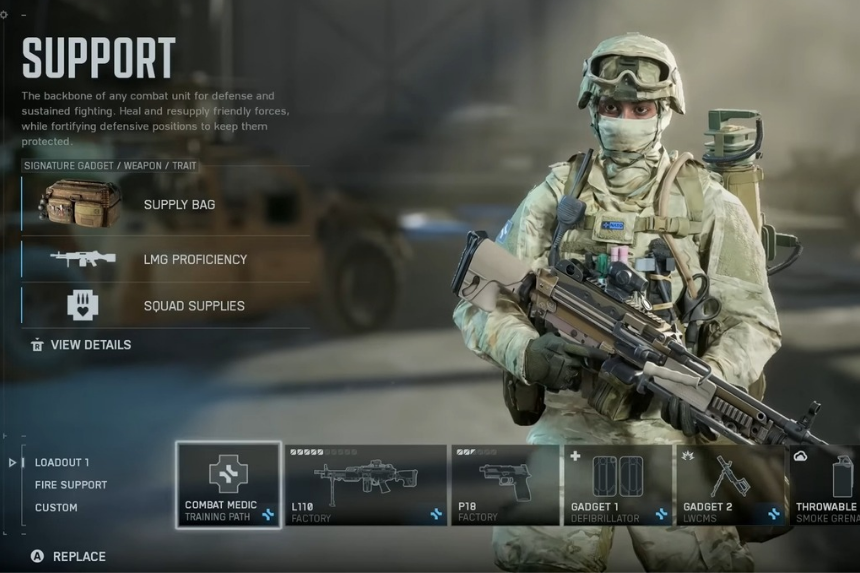Select the Squad Supplies trait
The width and height of the screenshot is (860, 573).
[165, 305]
